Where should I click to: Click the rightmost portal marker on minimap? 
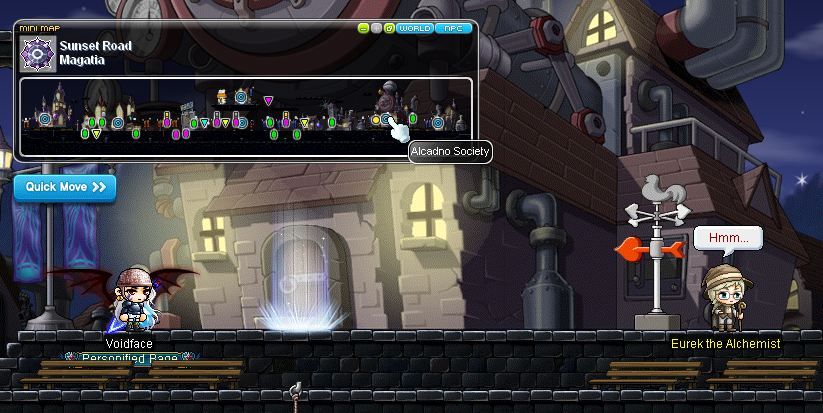point(438,123)
